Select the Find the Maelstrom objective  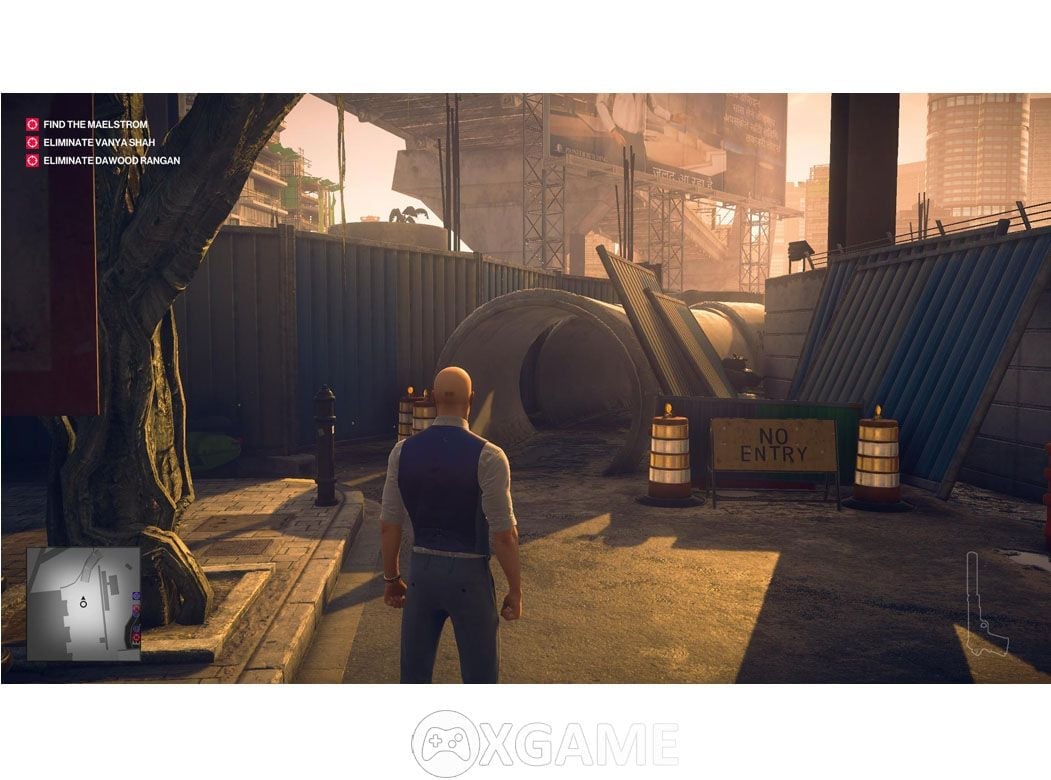click(95, 125)
